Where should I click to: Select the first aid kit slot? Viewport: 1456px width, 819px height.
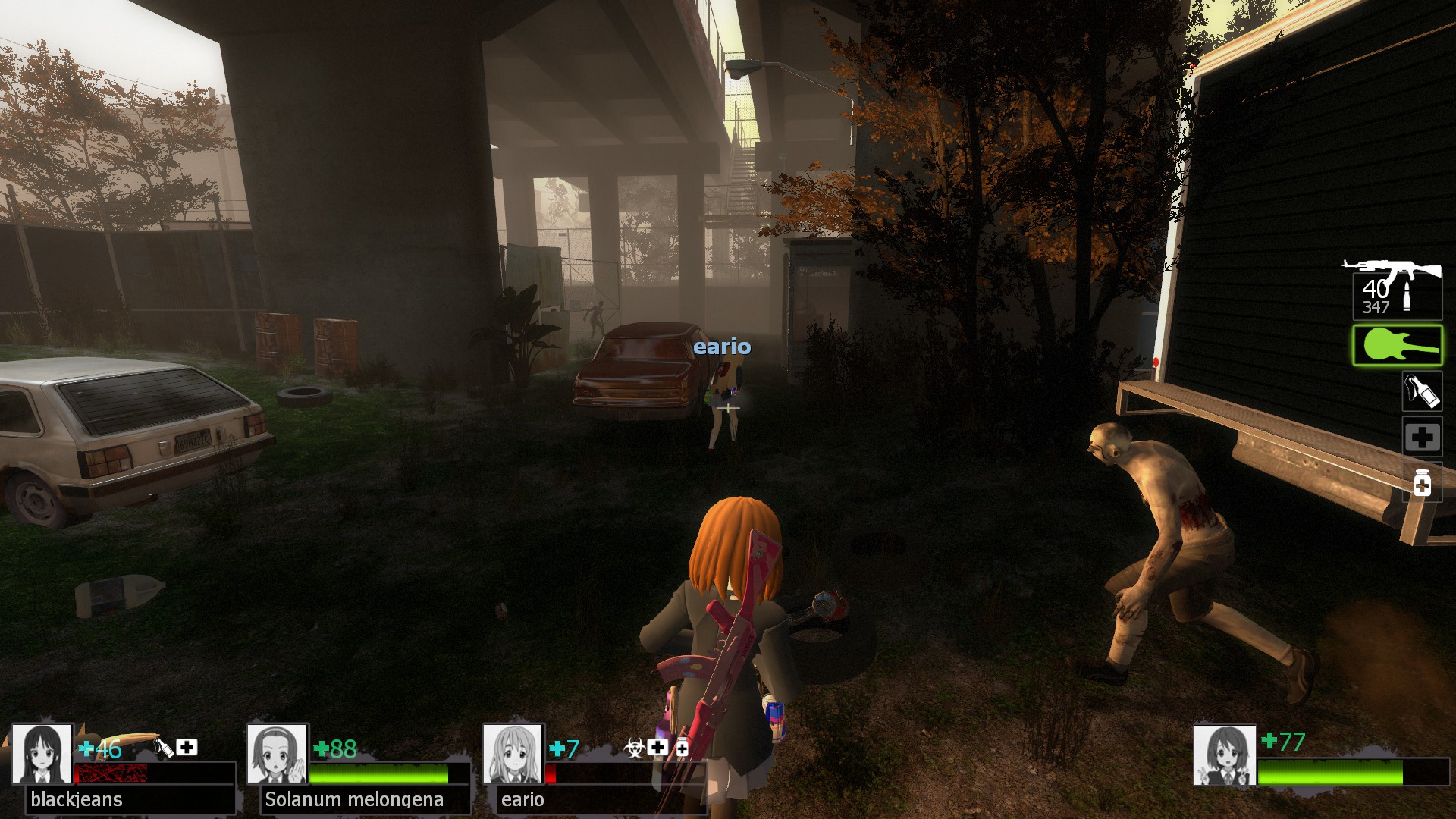(1422, 436)
